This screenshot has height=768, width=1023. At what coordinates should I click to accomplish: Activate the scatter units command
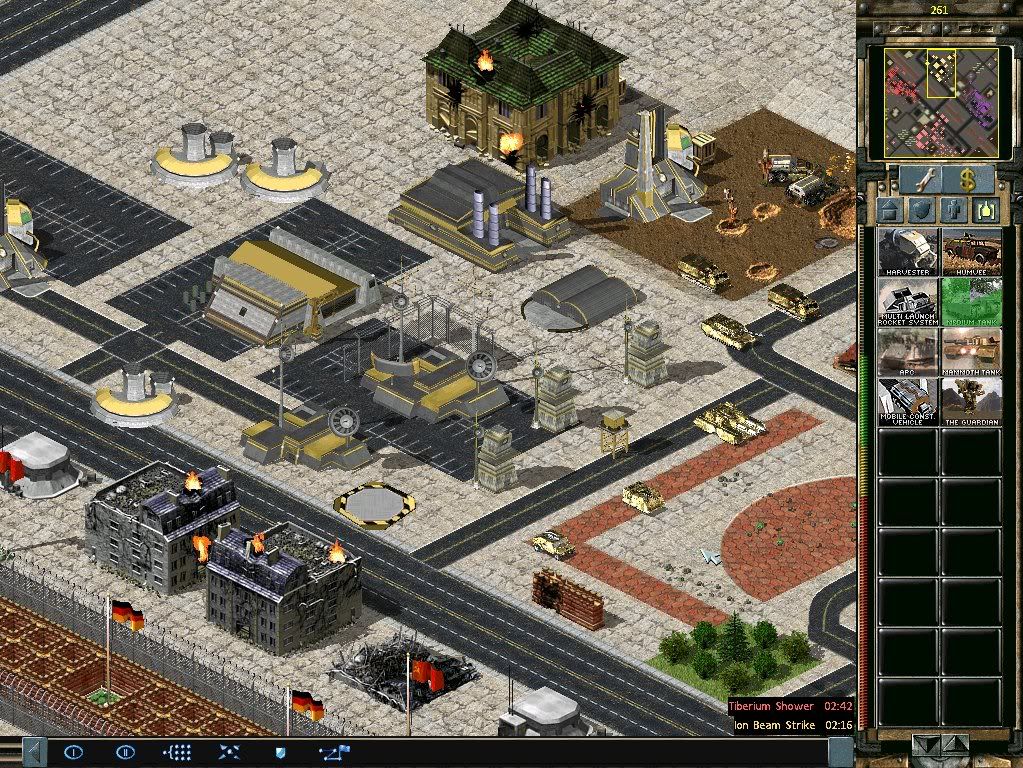click(x=228, y=751)
